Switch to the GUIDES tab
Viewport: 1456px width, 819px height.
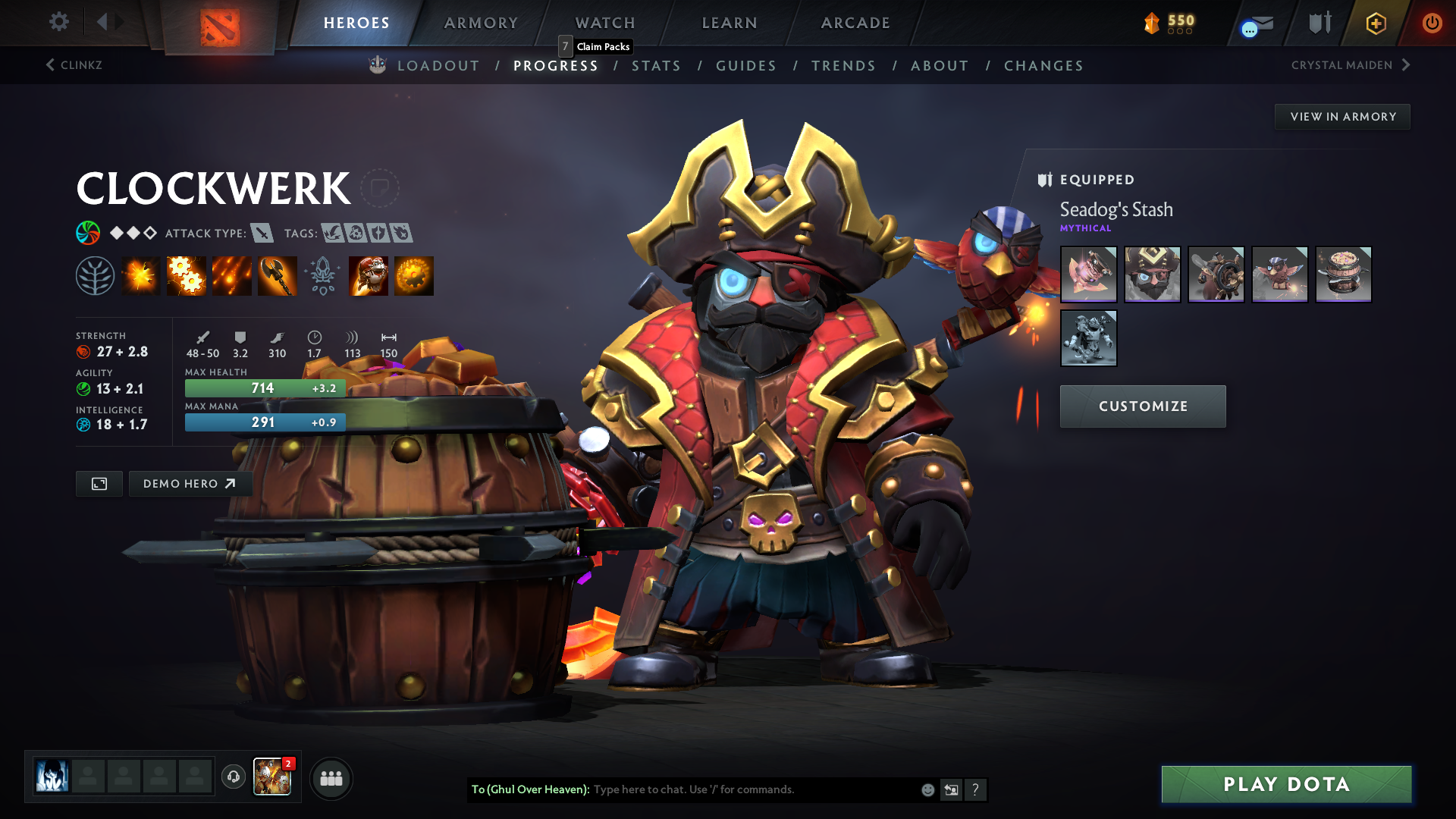[x=746, y=66]
